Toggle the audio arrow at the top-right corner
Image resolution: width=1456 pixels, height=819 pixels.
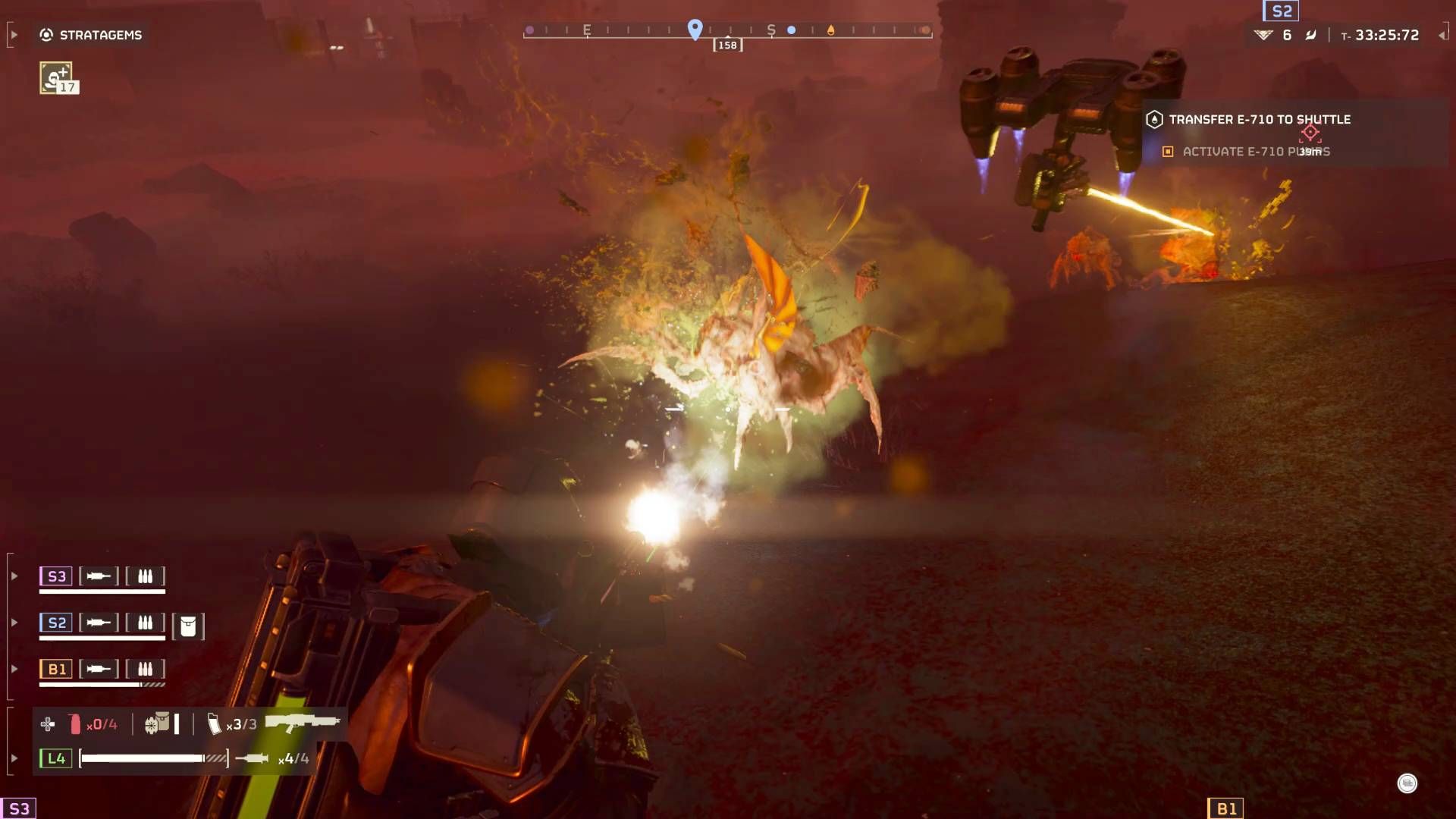(x=1442, y=34)
